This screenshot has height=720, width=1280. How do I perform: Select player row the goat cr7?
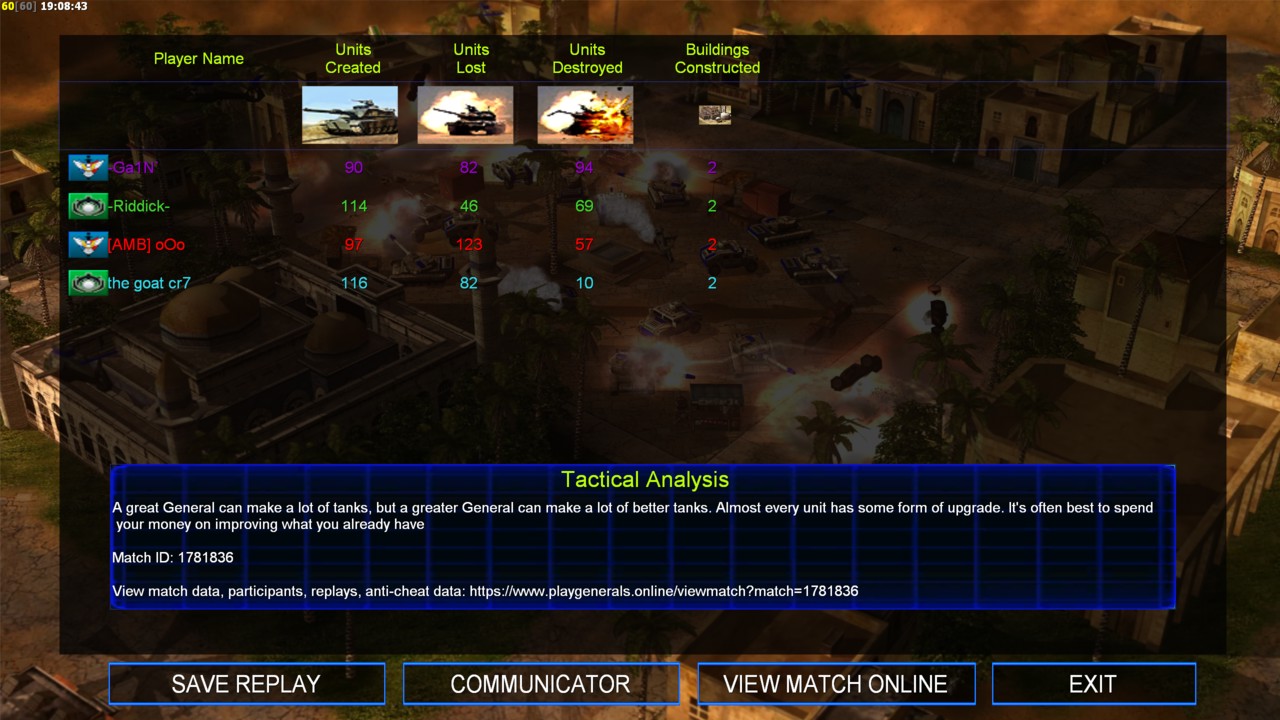coord(149,283)
